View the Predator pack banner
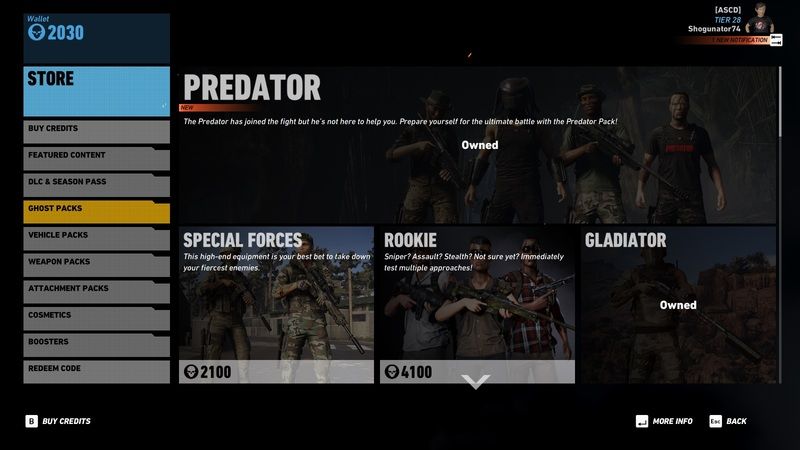 click(478, 146)
